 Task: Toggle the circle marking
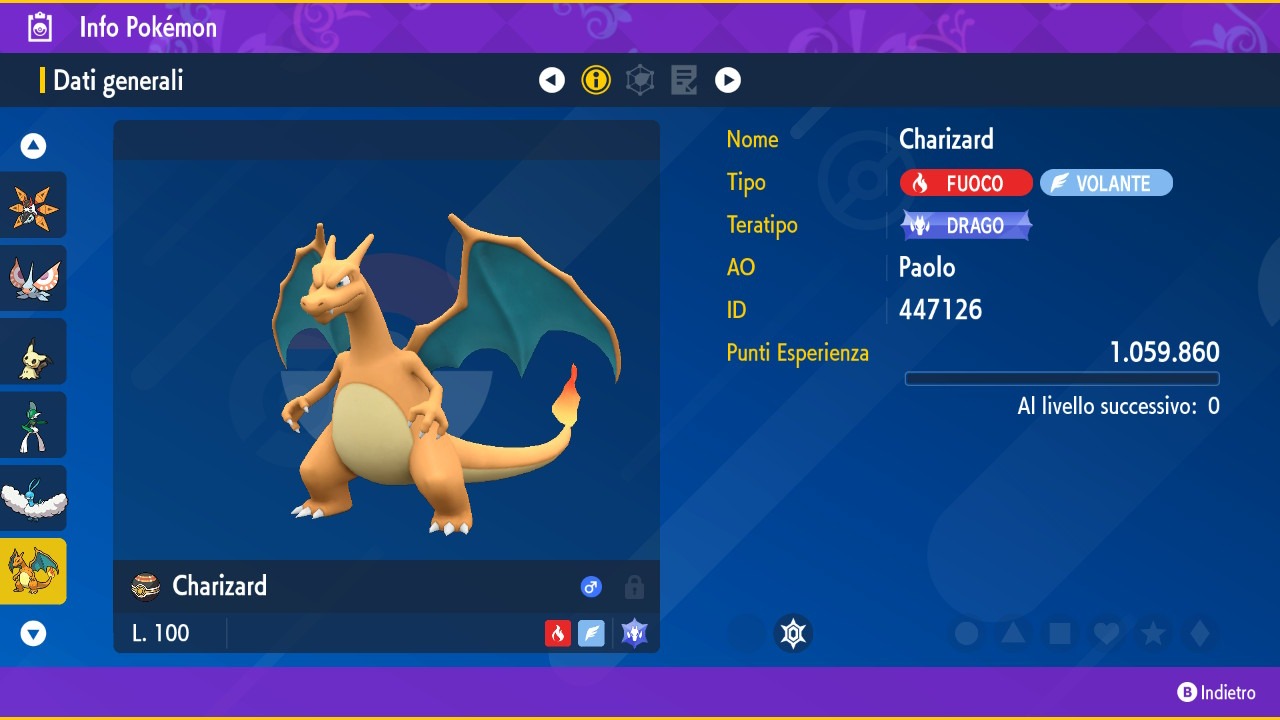click(x=966, y=633)
